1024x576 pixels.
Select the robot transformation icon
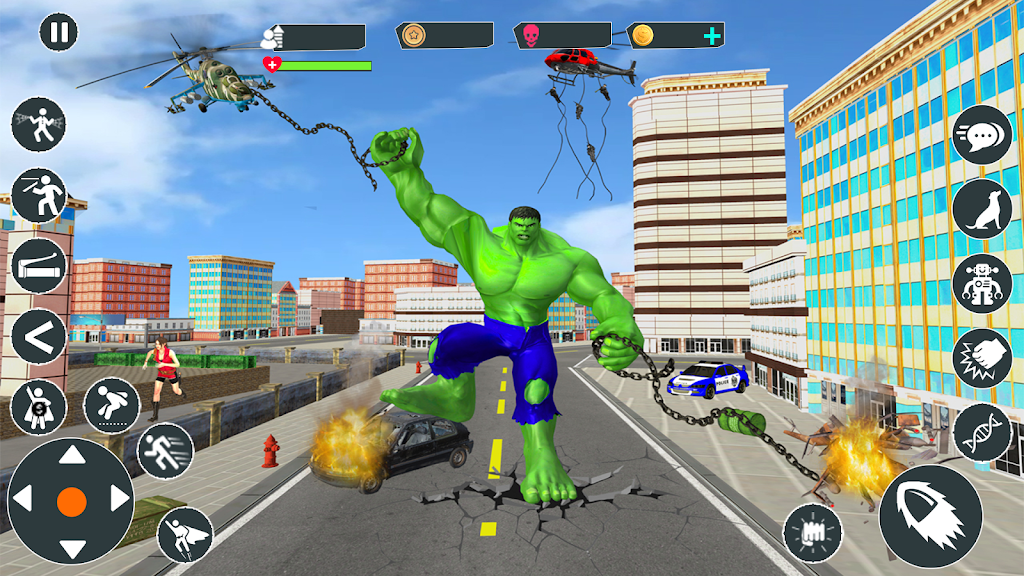point(981,283)
